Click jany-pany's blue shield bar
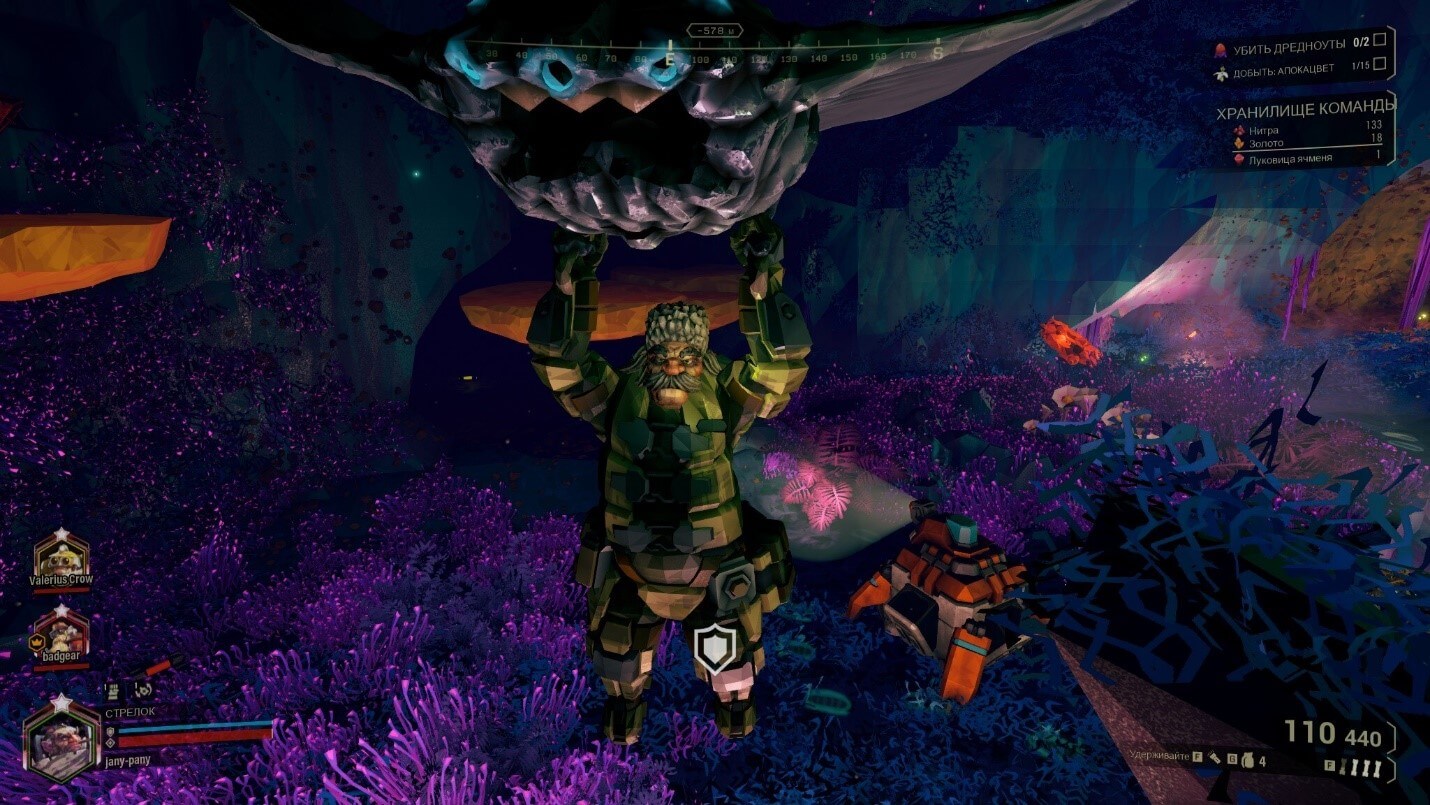The width and height of the screenshot is (1430, 805). [x=195, y=730]
